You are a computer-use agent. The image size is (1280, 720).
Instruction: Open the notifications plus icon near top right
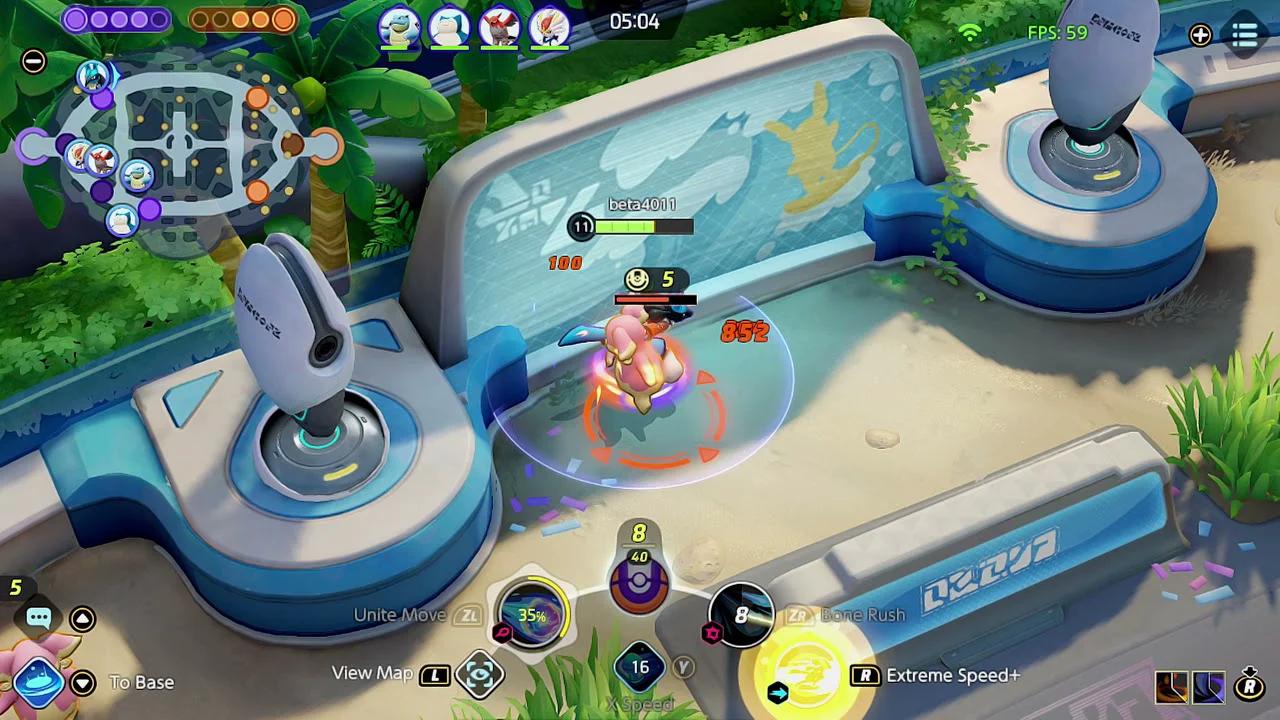(1200, 36)
